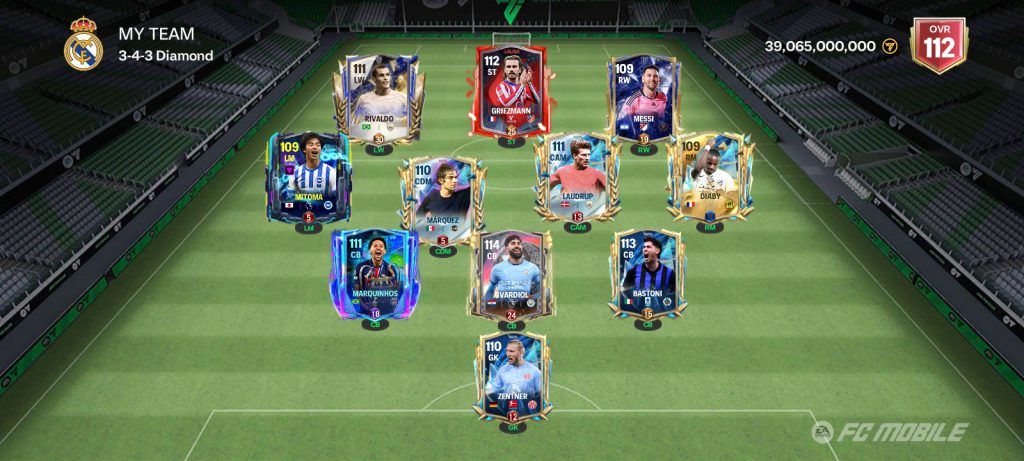1024x461 pixels.
Task: Choose the Diaby RM player card
Action: (x=710, y=178)
